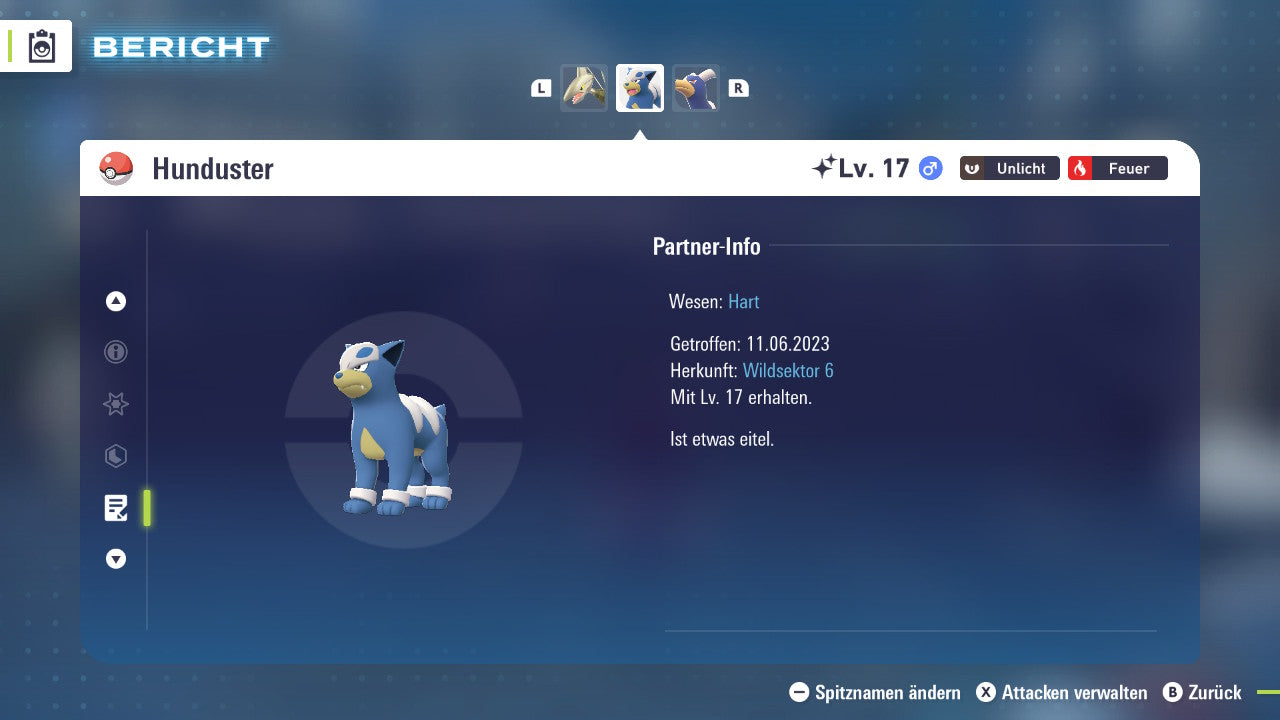Click the down arrow below the sidebar icons
The height and width of the screenshot is (720, 1280).
(x=115, y=559)
